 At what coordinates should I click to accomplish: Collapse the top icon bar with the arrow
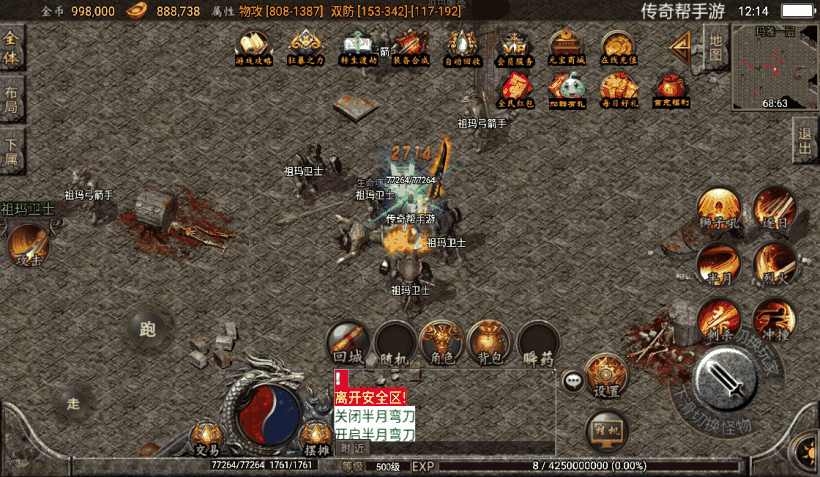[x=682, y=46]
